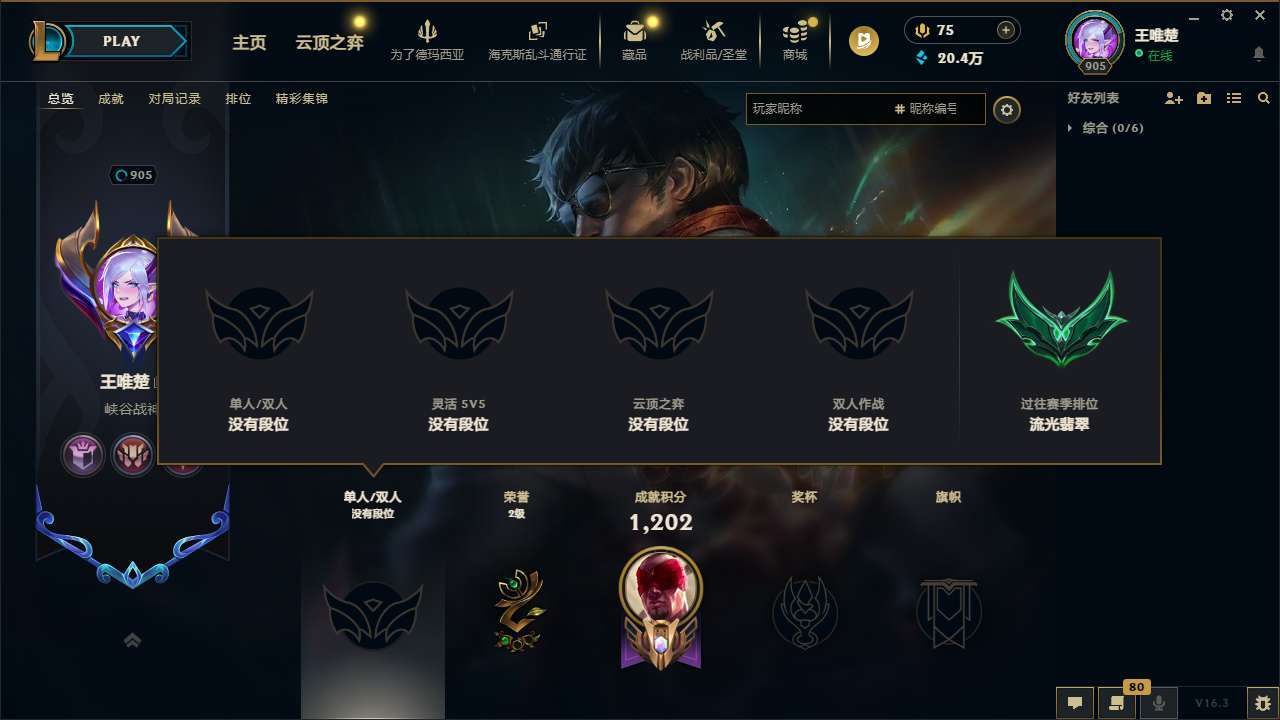Expand the 云顶之弈 menu

pos(330,44)
